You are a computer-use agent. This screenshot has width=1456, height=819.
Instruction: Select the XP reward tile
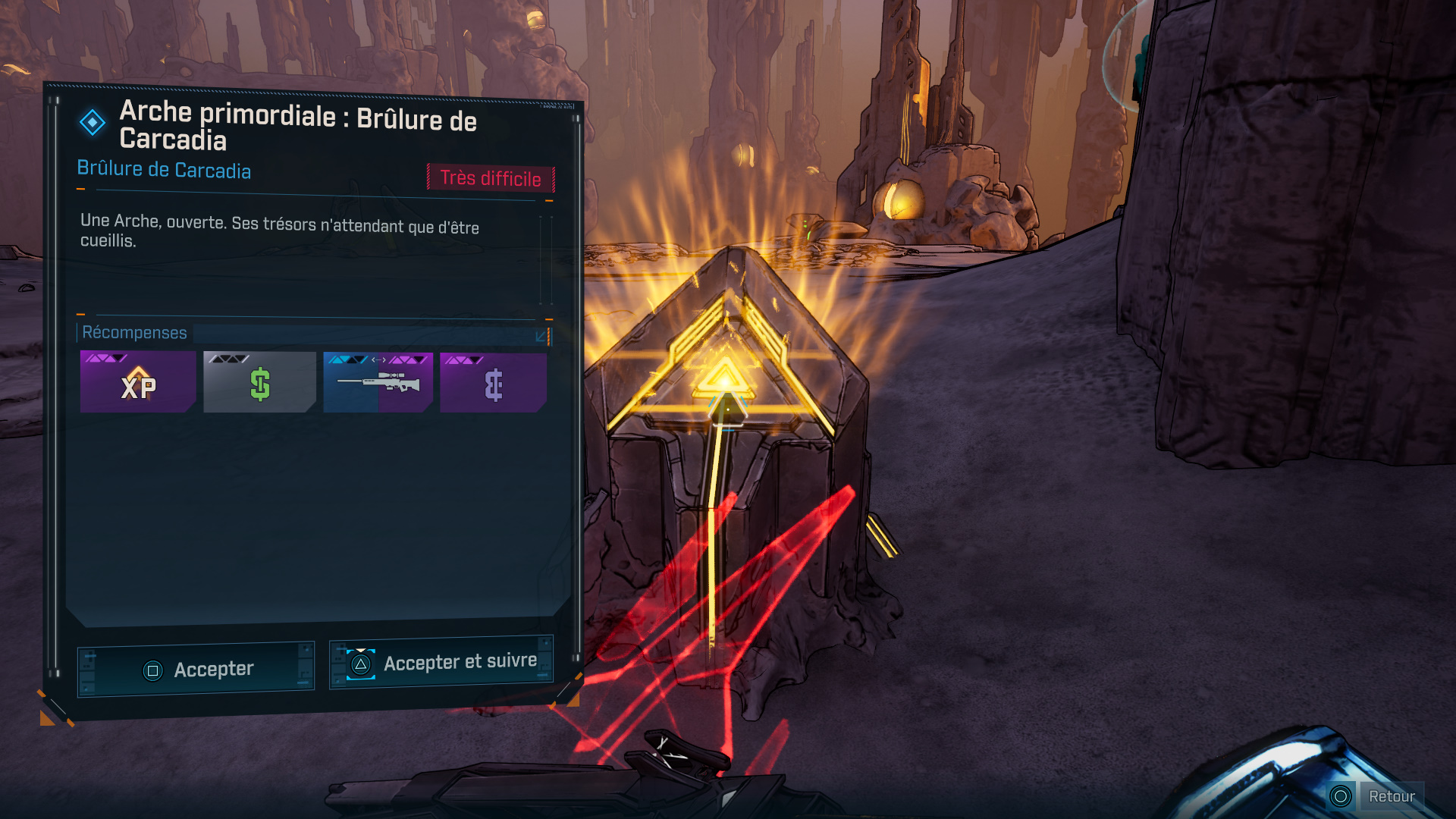click(138, 382)
